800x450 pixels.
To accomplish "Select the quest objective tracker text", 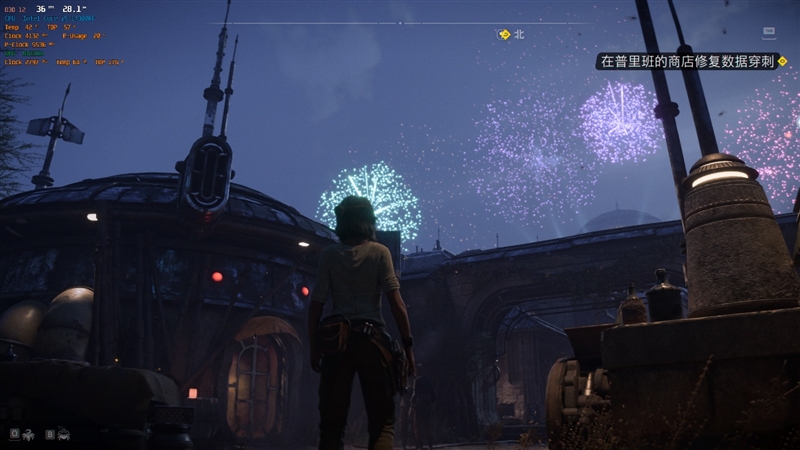I will pyautogui.click(x=686, y=61).
